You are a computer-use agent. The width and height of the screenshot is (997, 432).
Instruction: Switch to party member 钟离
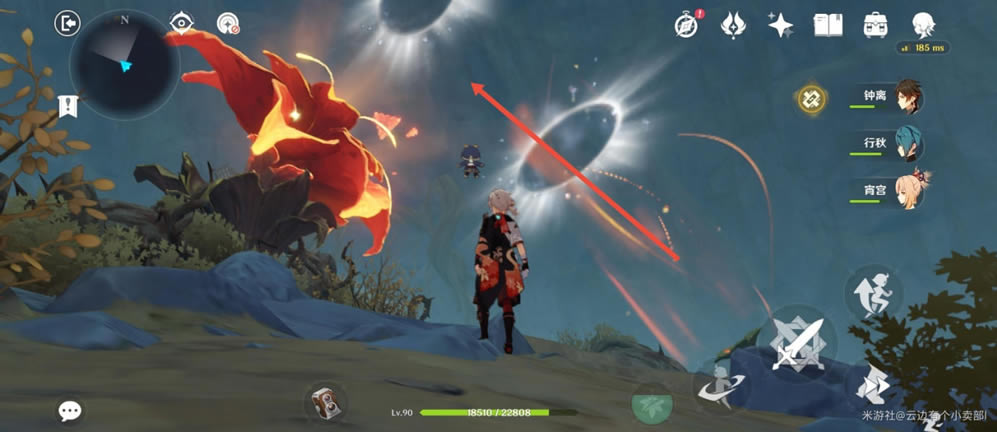pos(890,97)
